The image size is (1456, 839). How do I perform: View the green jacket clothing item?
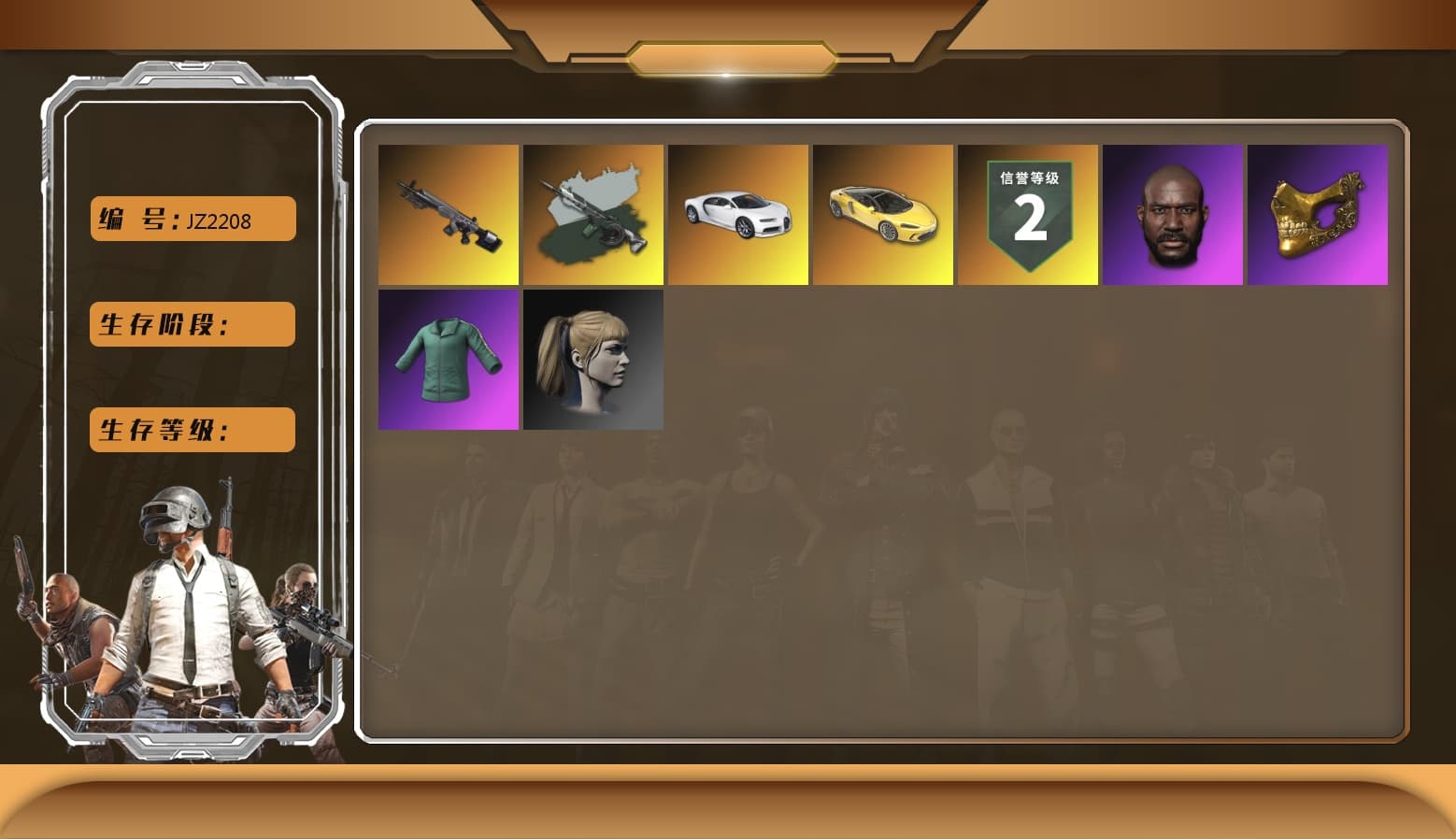(449, 360)
